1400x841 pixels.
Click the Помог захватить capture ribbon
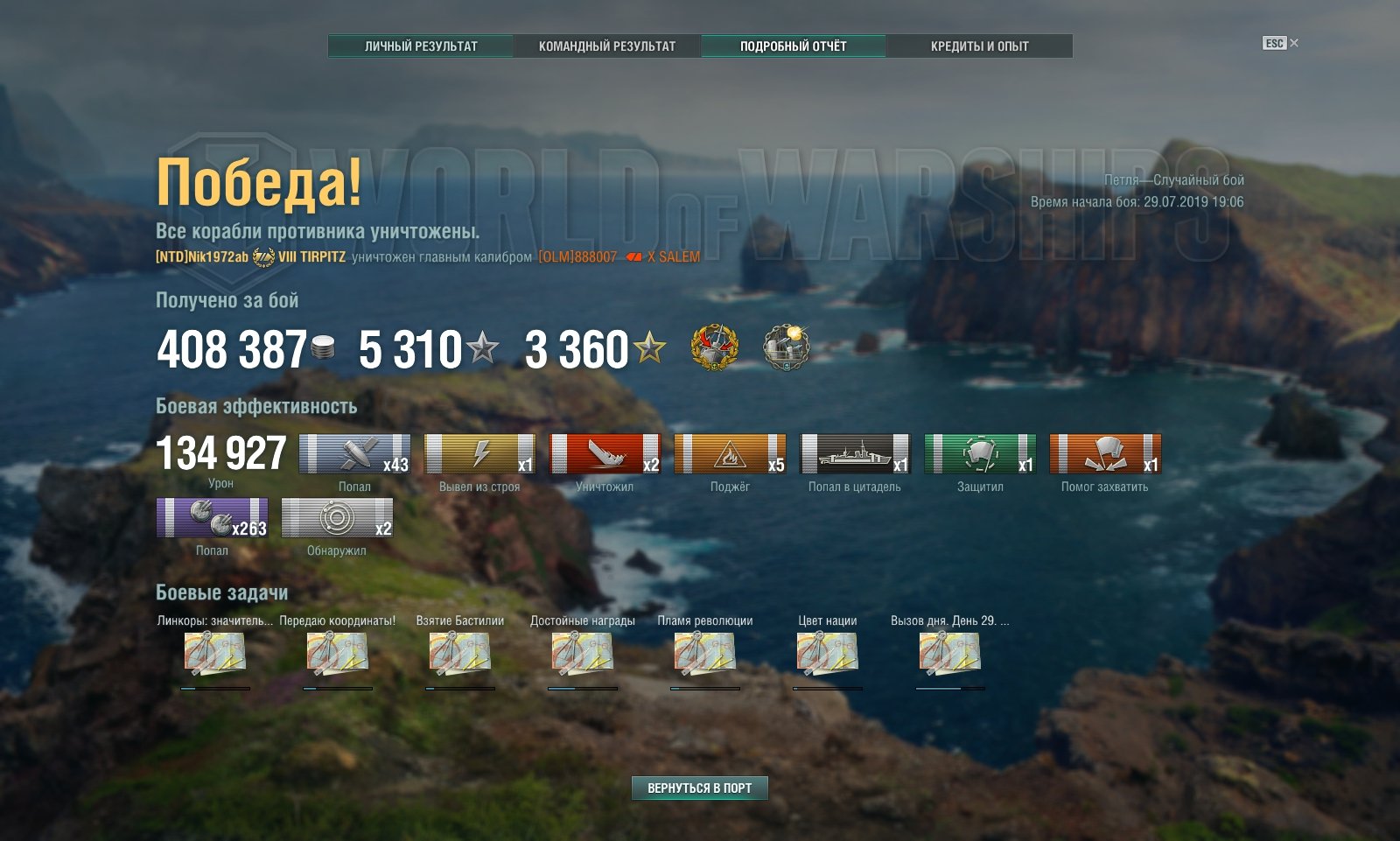click(x=1105, y=454)
